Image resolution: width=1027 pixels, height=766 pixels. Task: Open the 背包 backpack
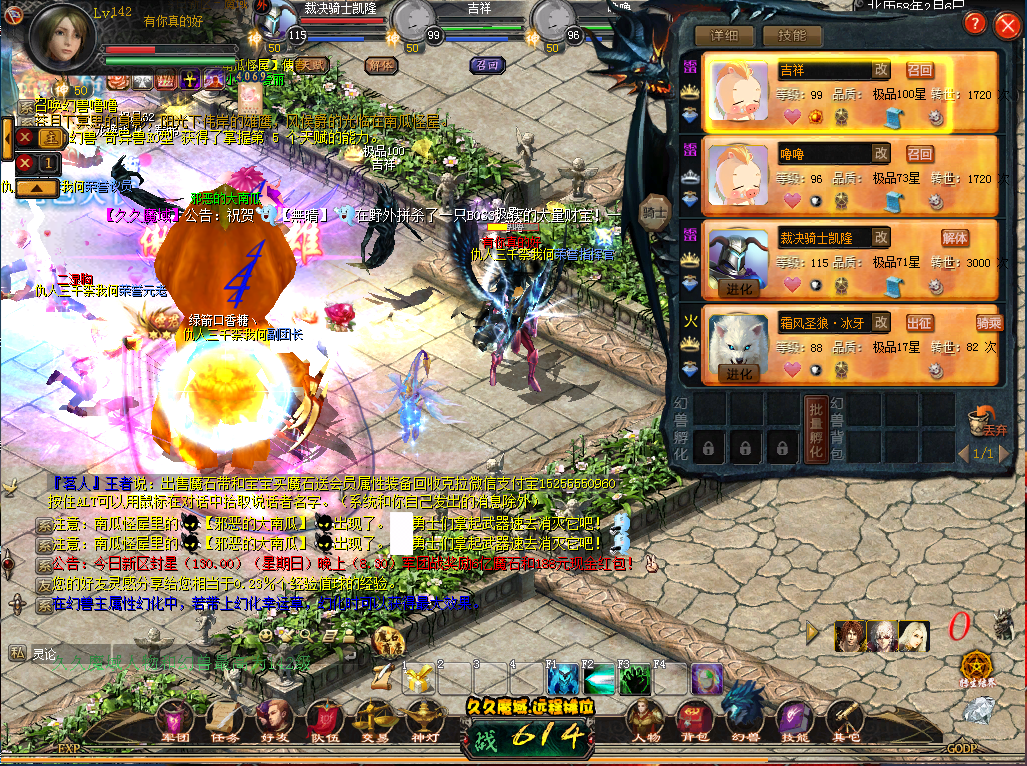pyautogui.click(x=694, y=720)
